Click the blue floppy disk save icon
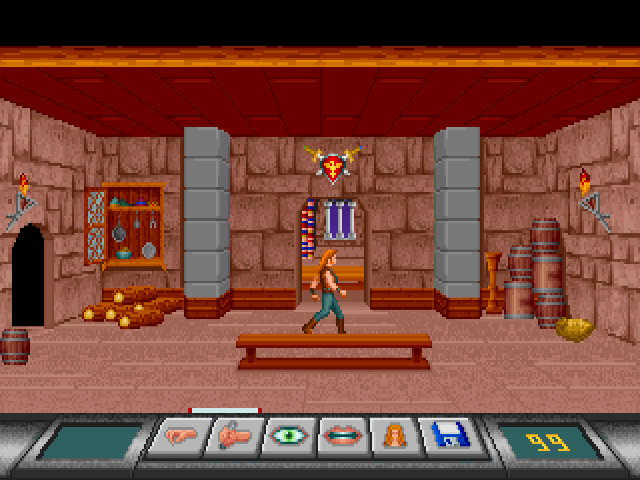Image resolution: width=640 pixels, height=480 pixels. coord(446,438)
